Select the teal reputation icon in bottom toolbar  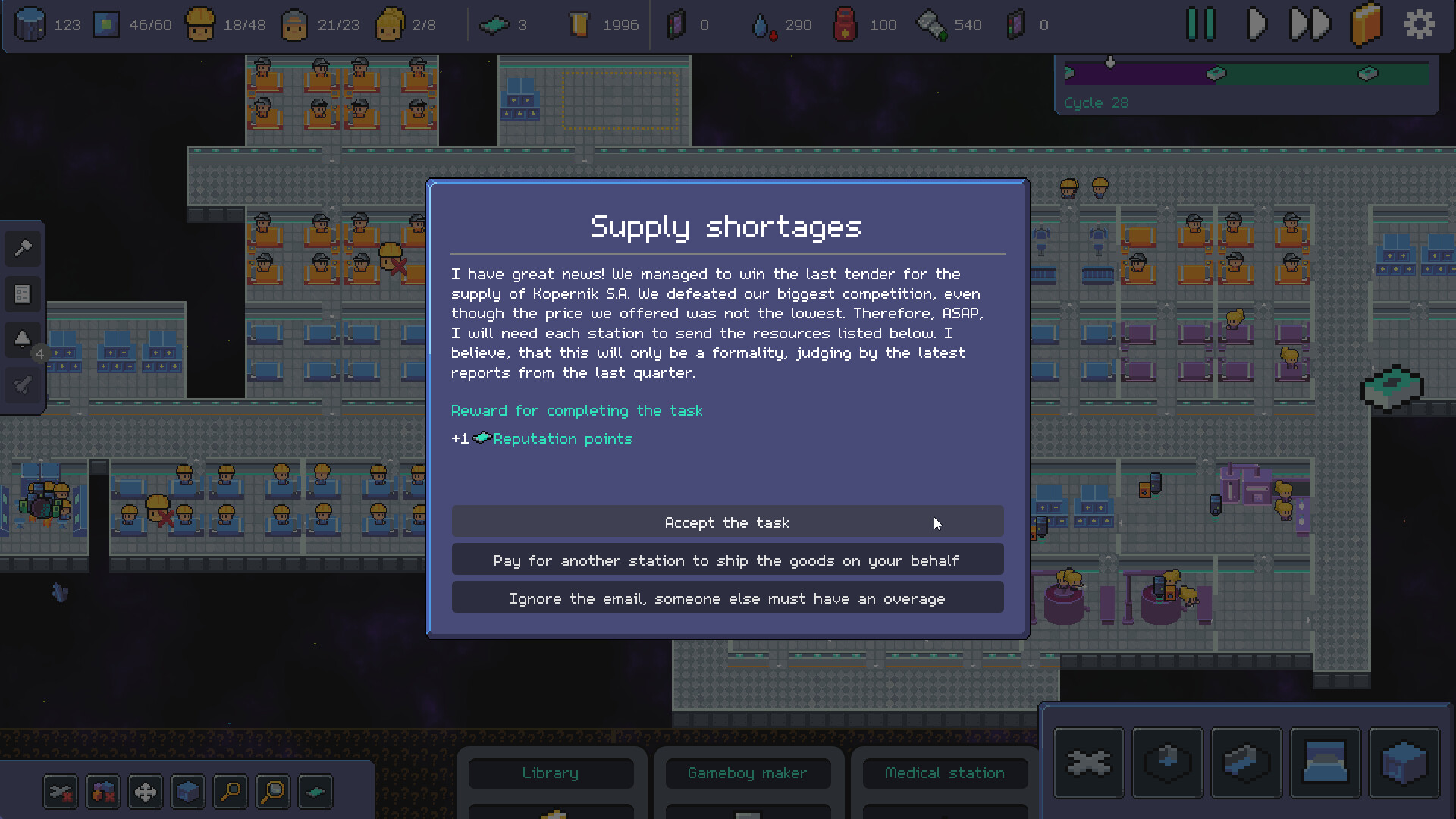315,792
